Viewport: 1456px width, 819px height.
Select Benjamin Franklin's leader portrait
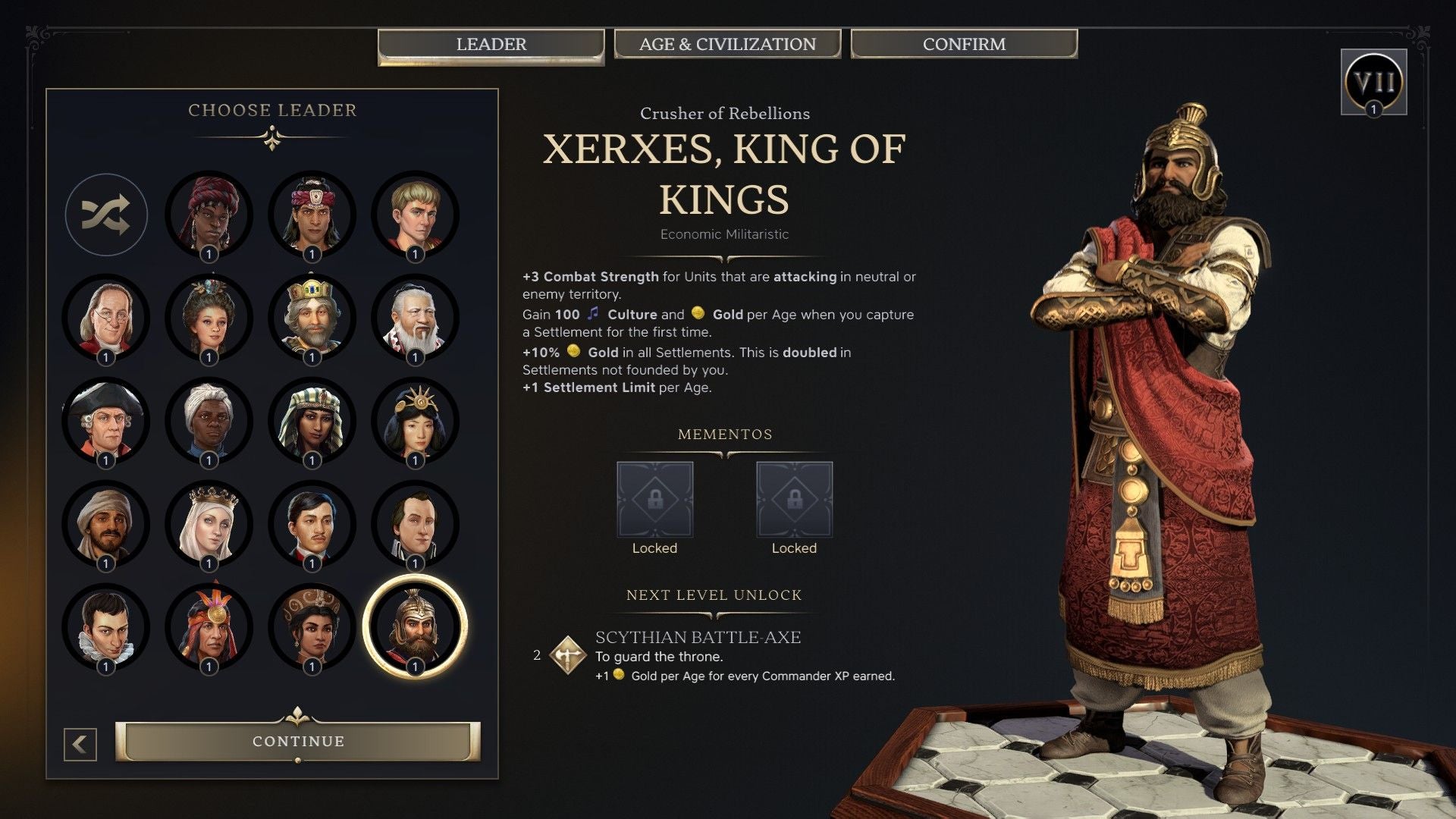click(106, 318)
